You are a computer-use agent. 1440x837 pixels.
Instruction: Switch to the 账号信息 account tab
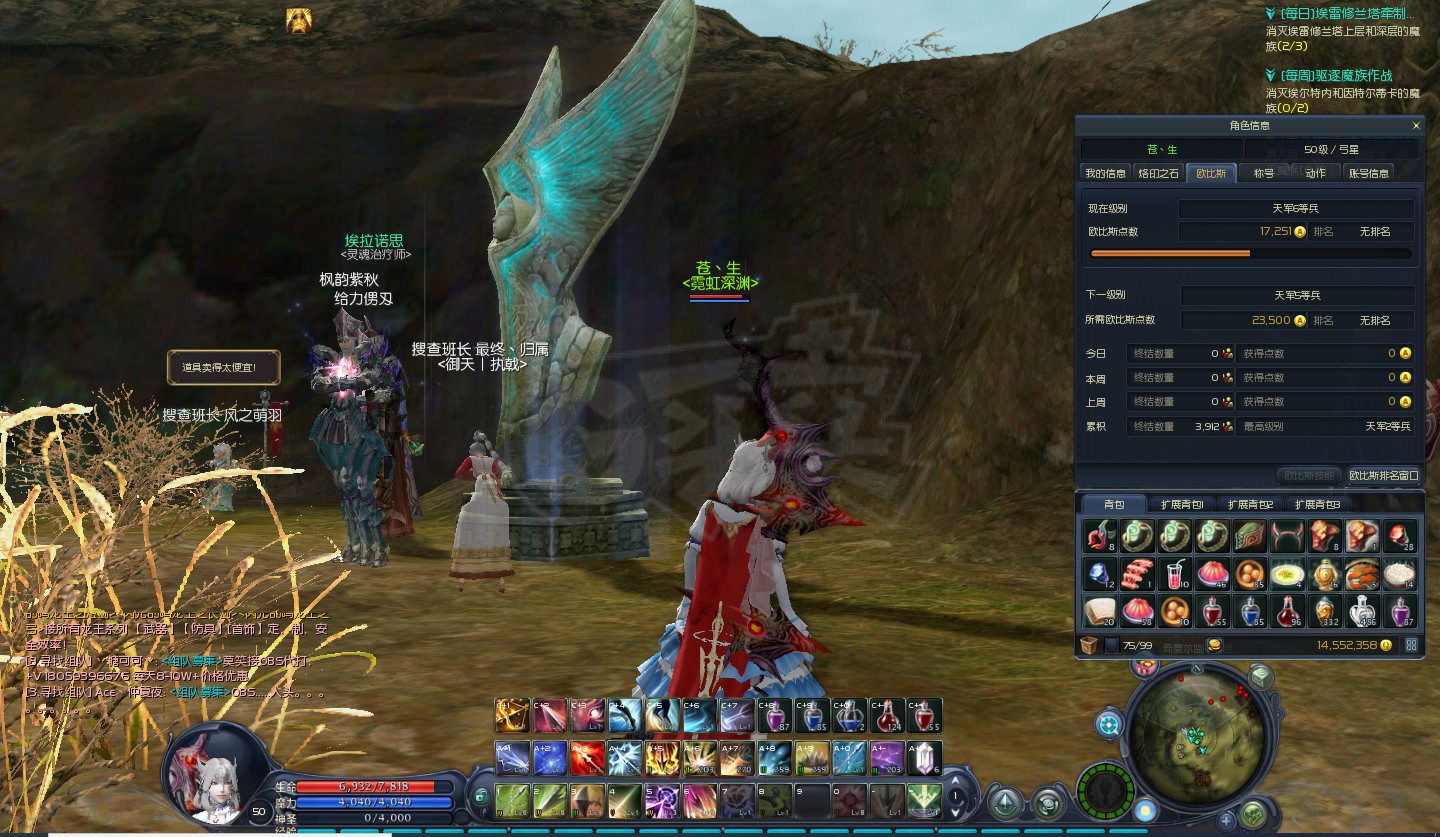1368,173
